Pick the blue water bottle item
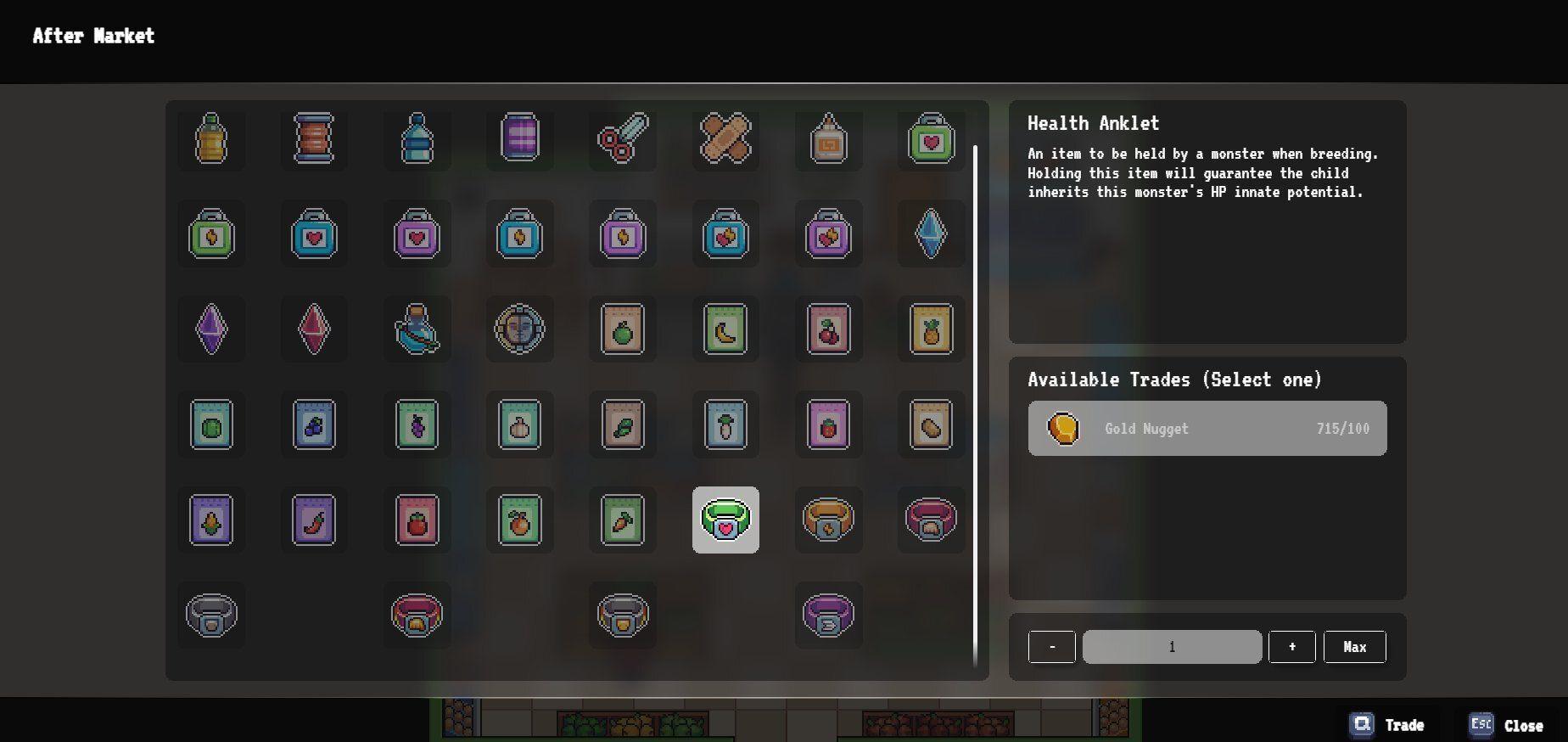The height and width of the screenshot is (742, 1568). (x=416, y=140)
